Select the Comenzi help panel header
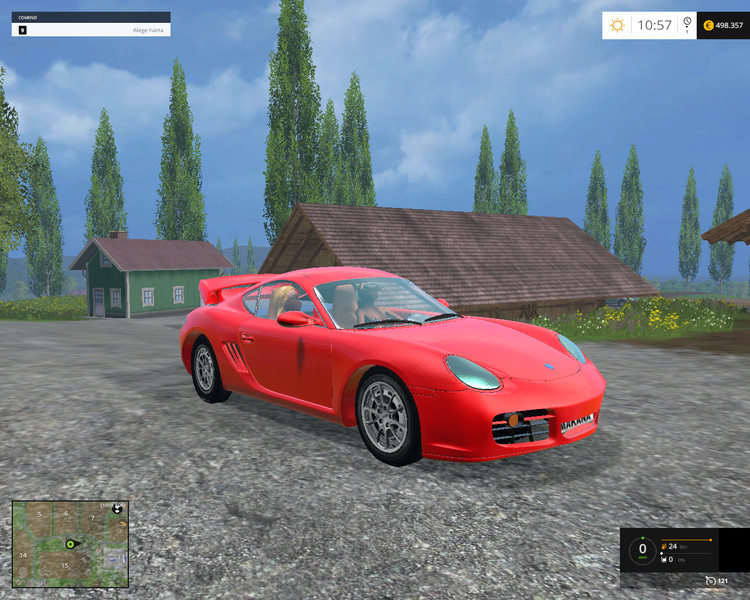 click(91, 17)
